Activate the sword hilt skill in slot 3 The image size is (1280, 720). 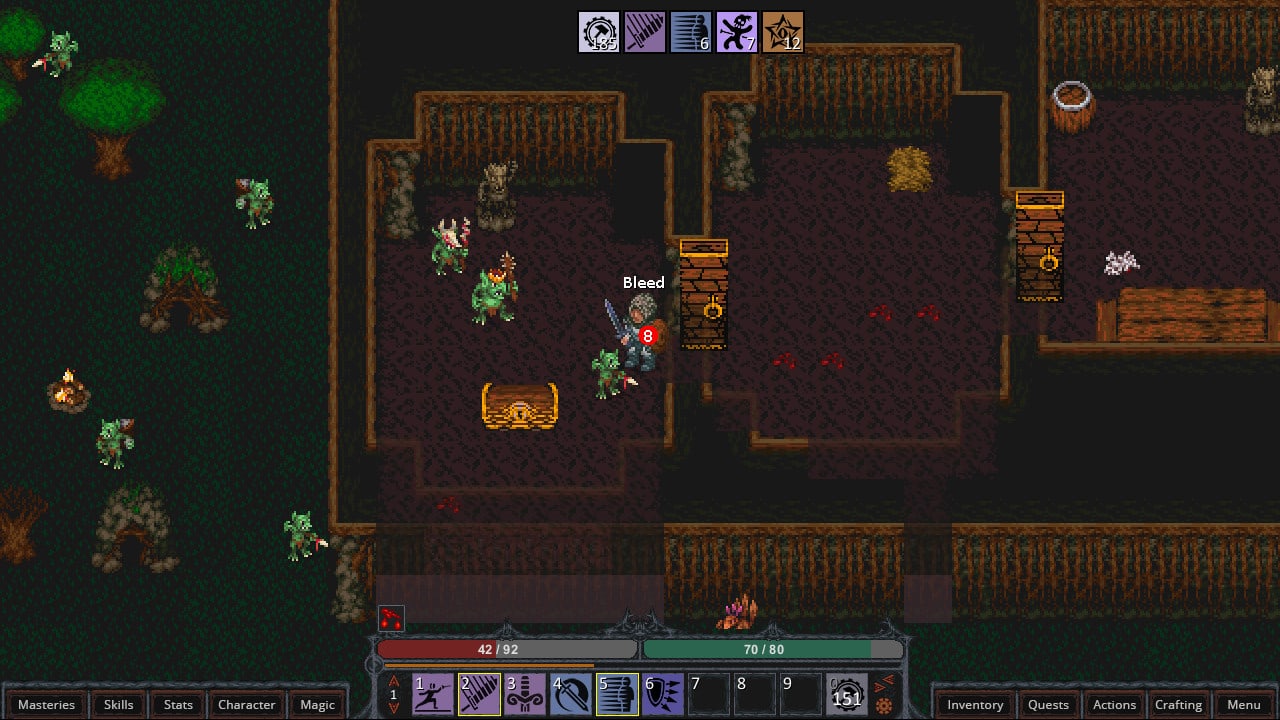point(525,694)
